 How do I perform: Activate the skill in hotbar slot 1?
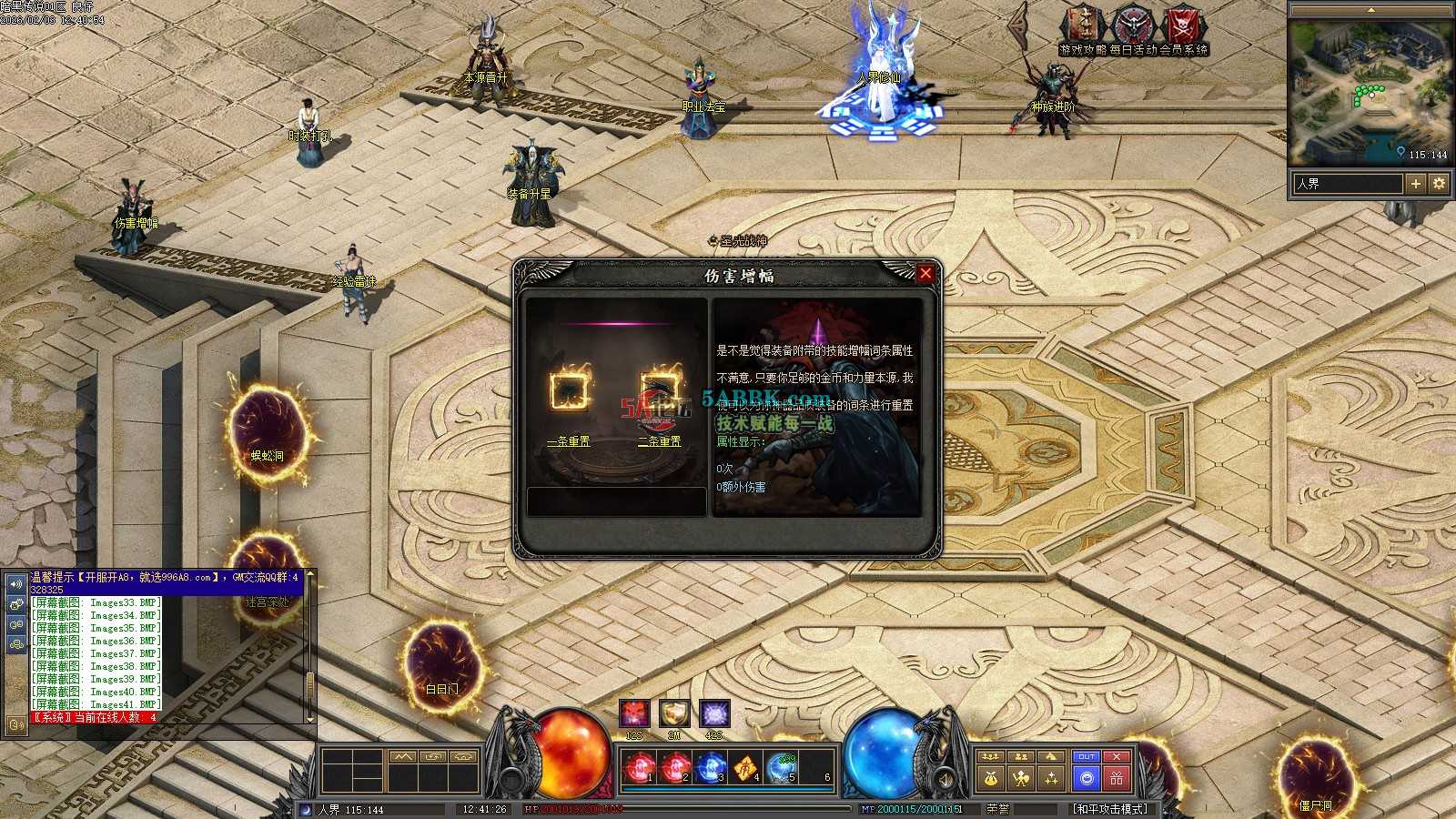coord(641,769)
